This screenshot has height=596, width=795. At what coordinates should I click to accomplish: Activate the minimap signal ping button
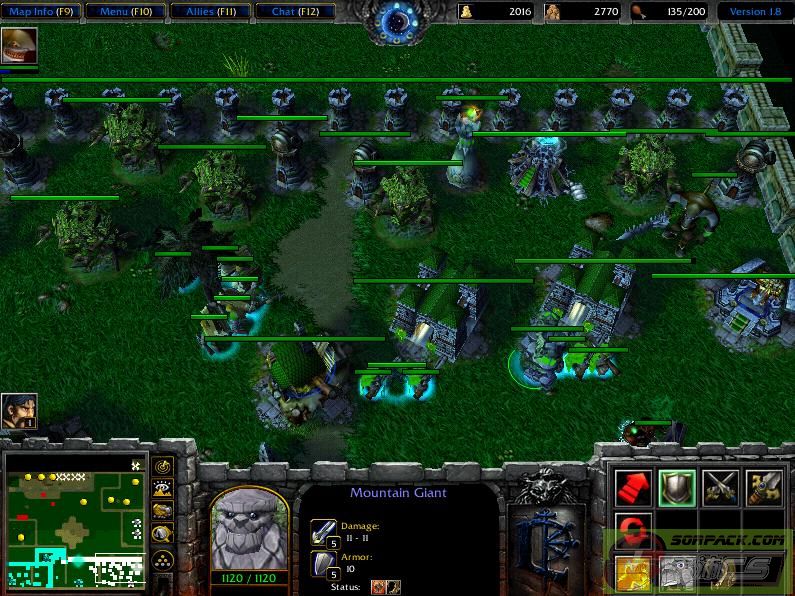click(162, 466)
